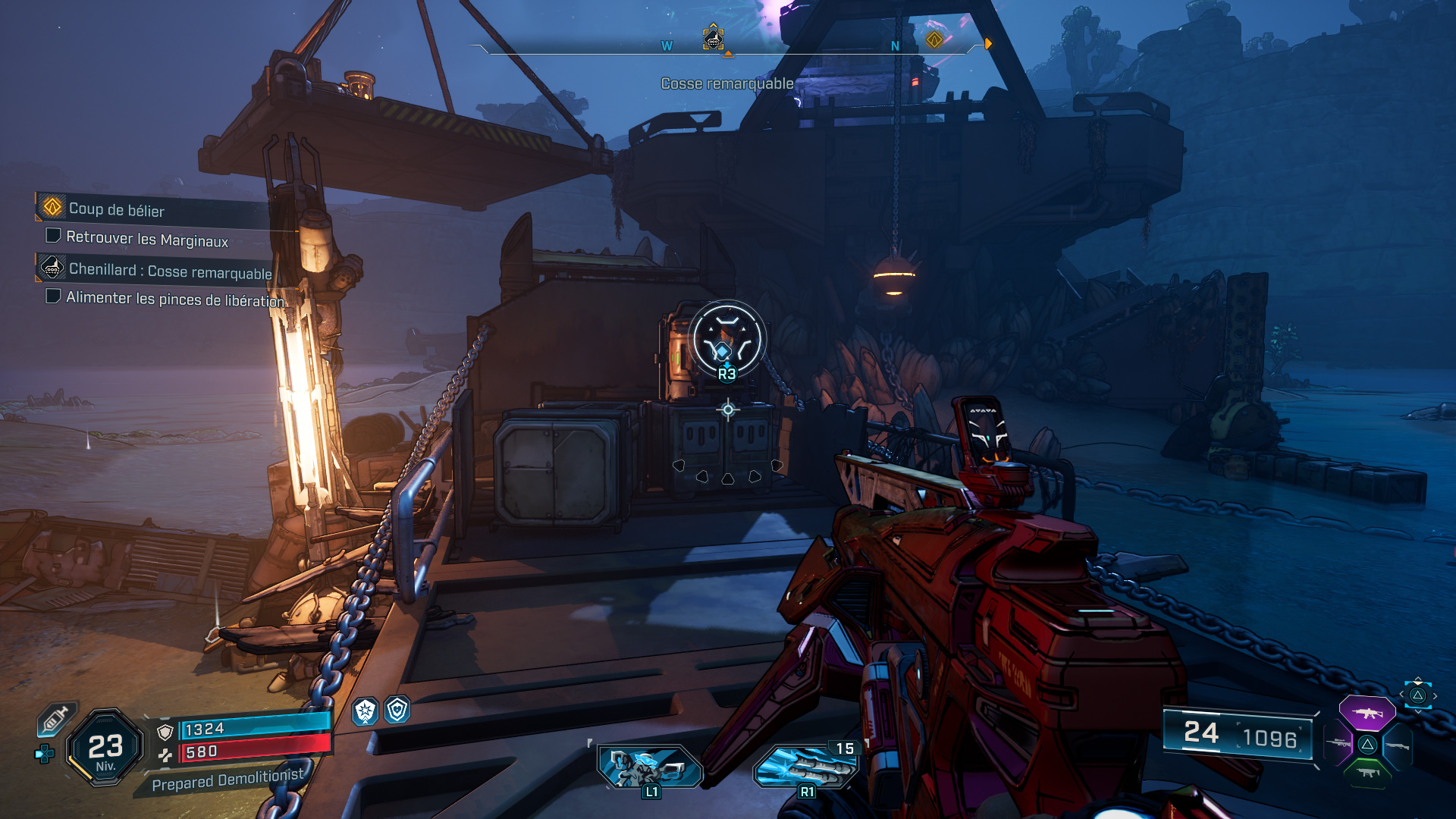This screenshot has height=819, width=1456.
Task: Select the sniper rifle weapon wheel slot
Action: [1338, 744]
